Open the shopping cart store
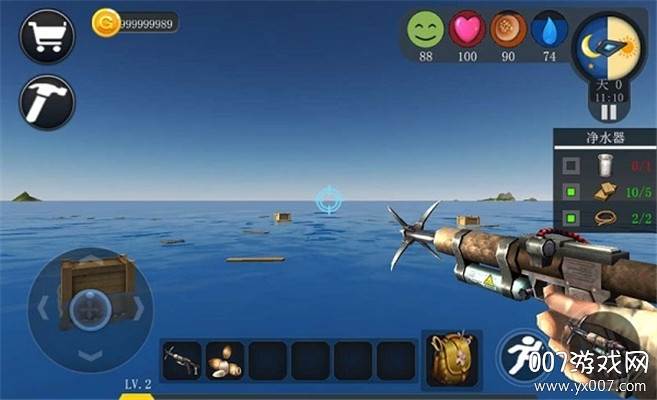 coord(47,37)
